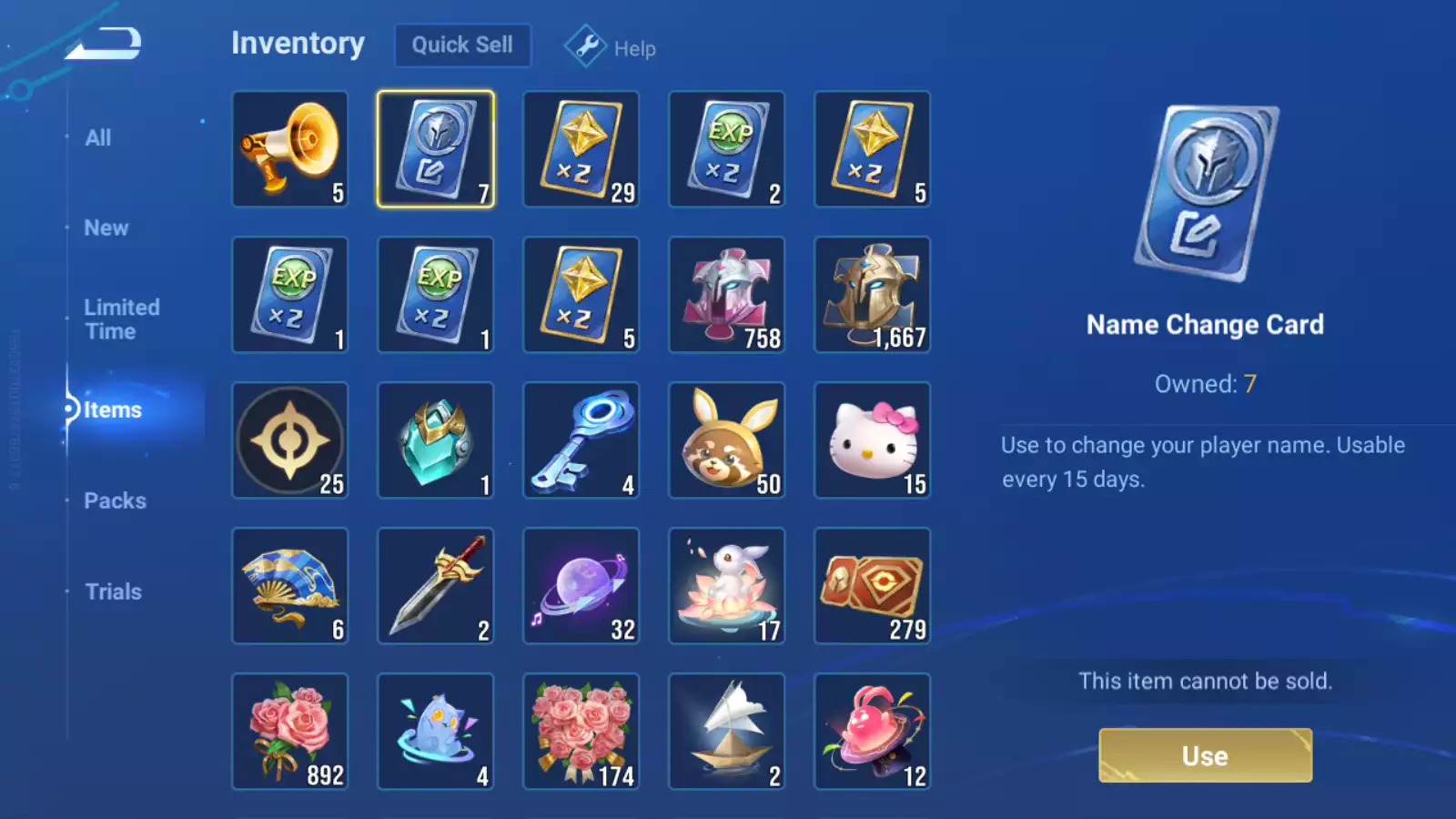Select the blue key item
Image resolution: width=1456 pixels, height=819 pixels.
coord(581,440)
